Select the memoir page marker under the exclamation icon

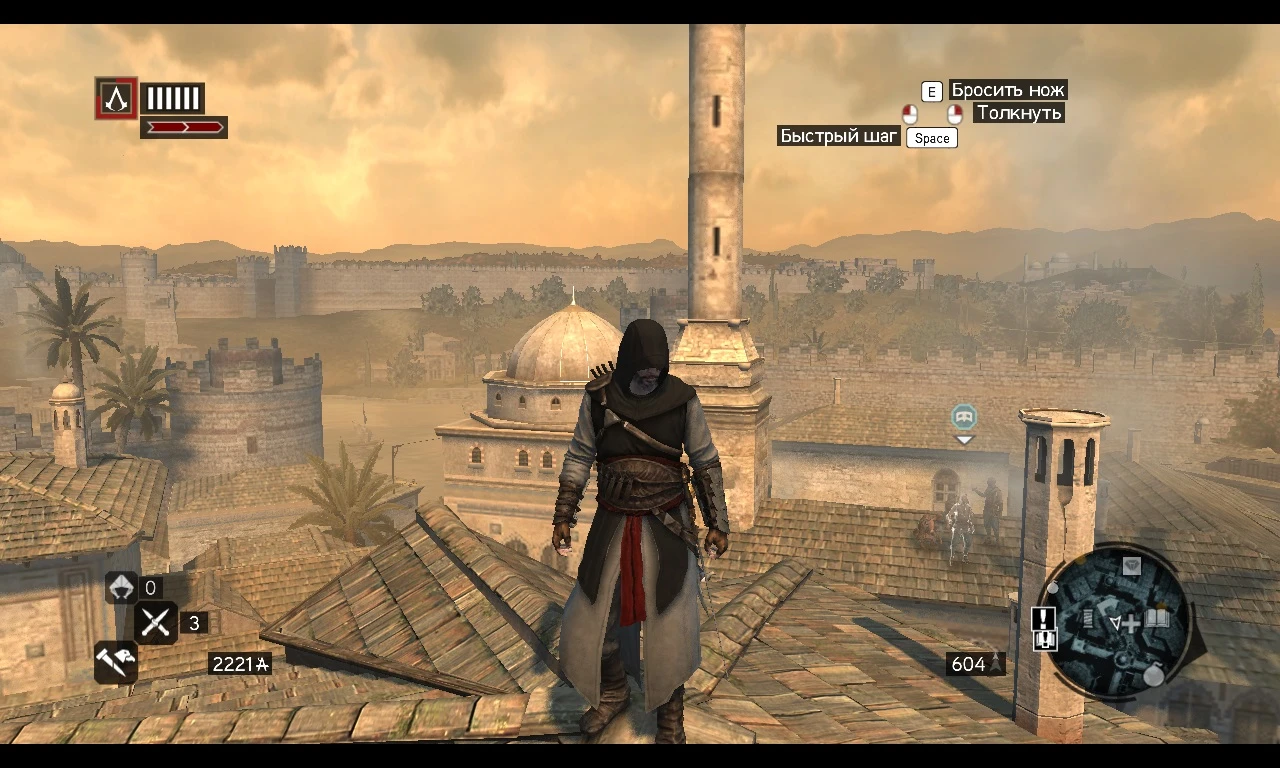tap(1044, 639)
